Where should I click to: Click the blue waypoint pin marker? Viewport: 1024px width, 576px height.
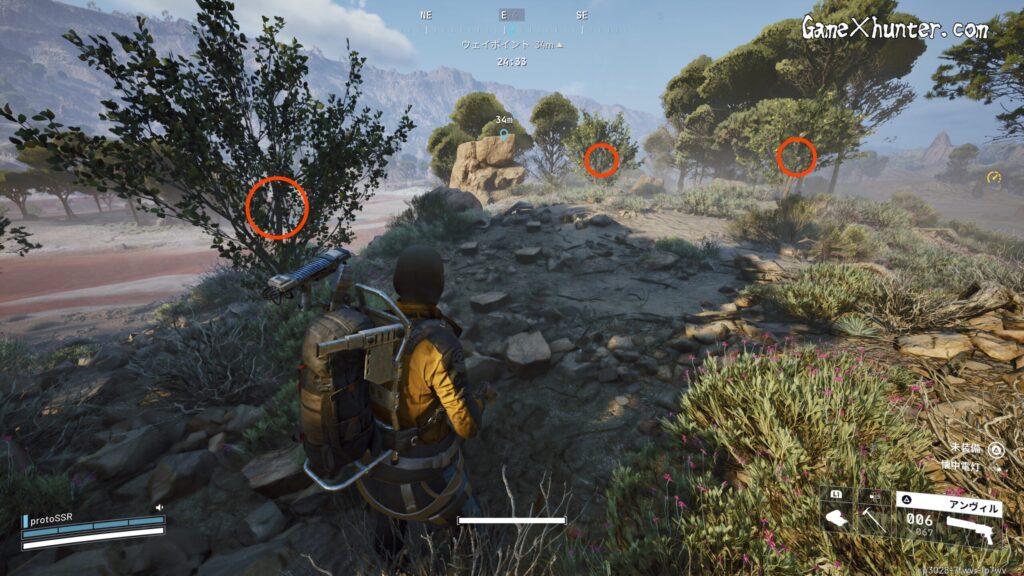click(504, 133)
